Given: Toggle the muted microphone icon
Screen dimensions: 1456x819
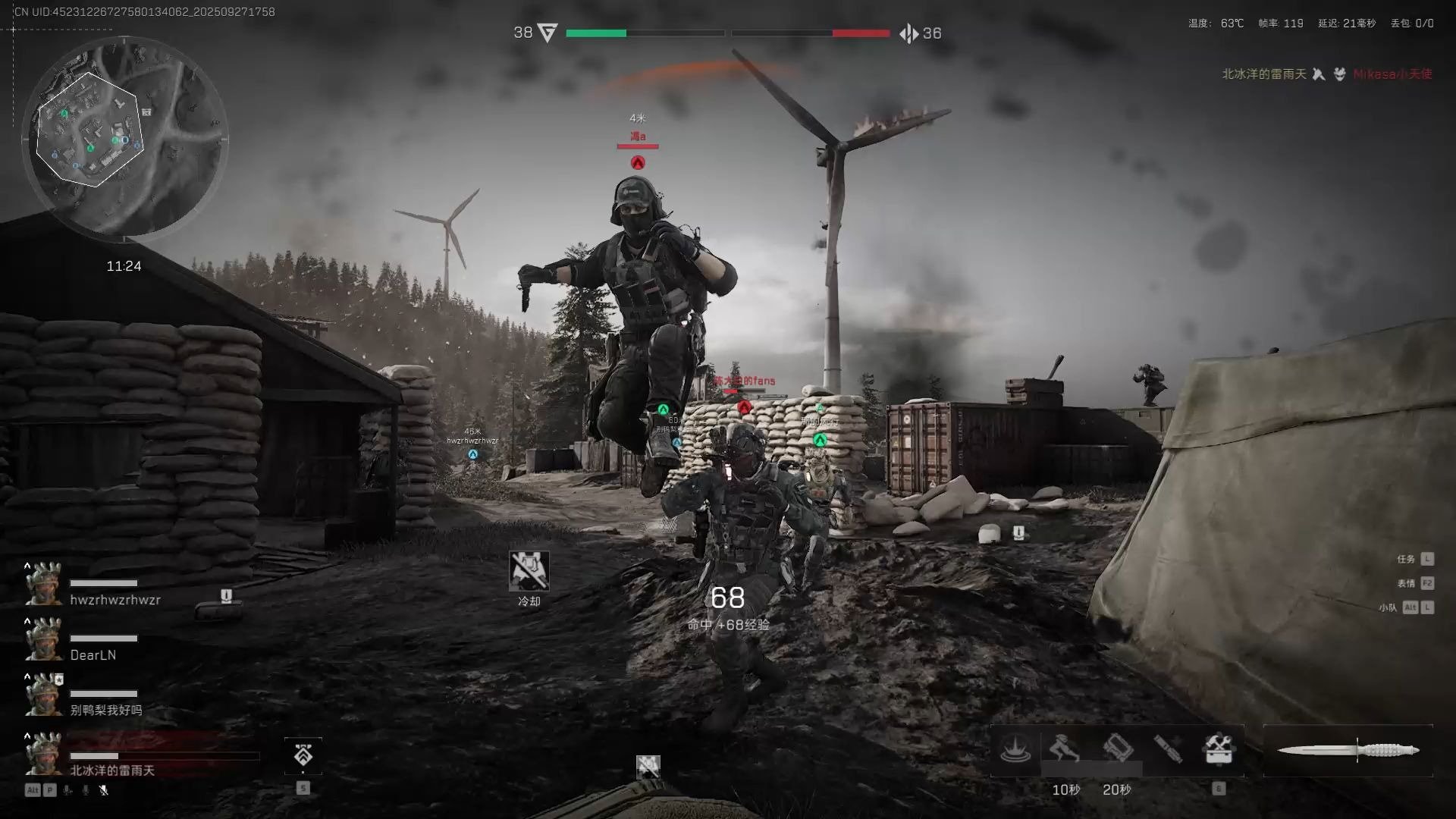Looking at the screenshot, I should coord(104,790).
